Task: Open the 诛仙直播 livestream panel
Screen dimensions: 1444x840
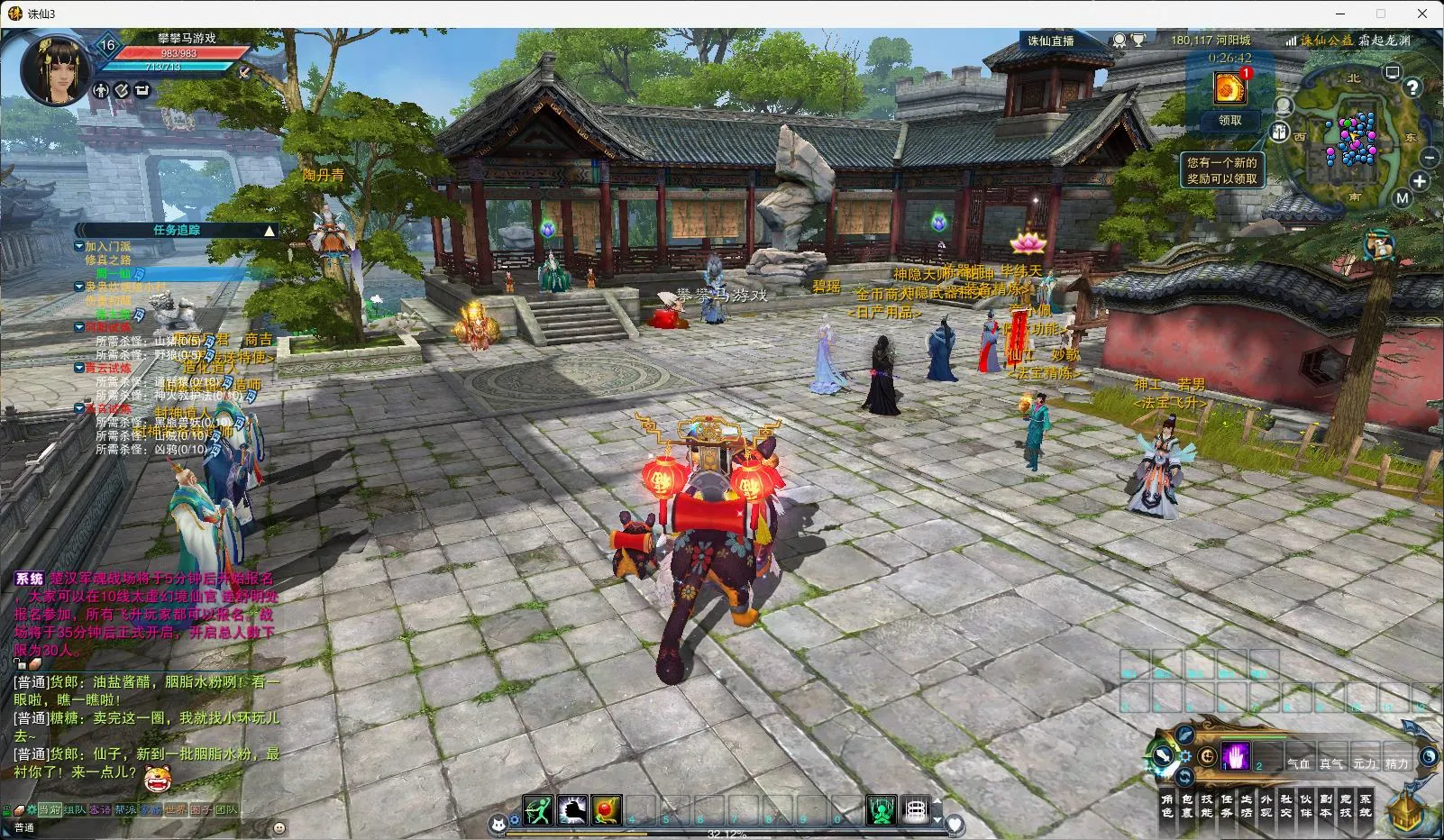Action: (1051, 41)
